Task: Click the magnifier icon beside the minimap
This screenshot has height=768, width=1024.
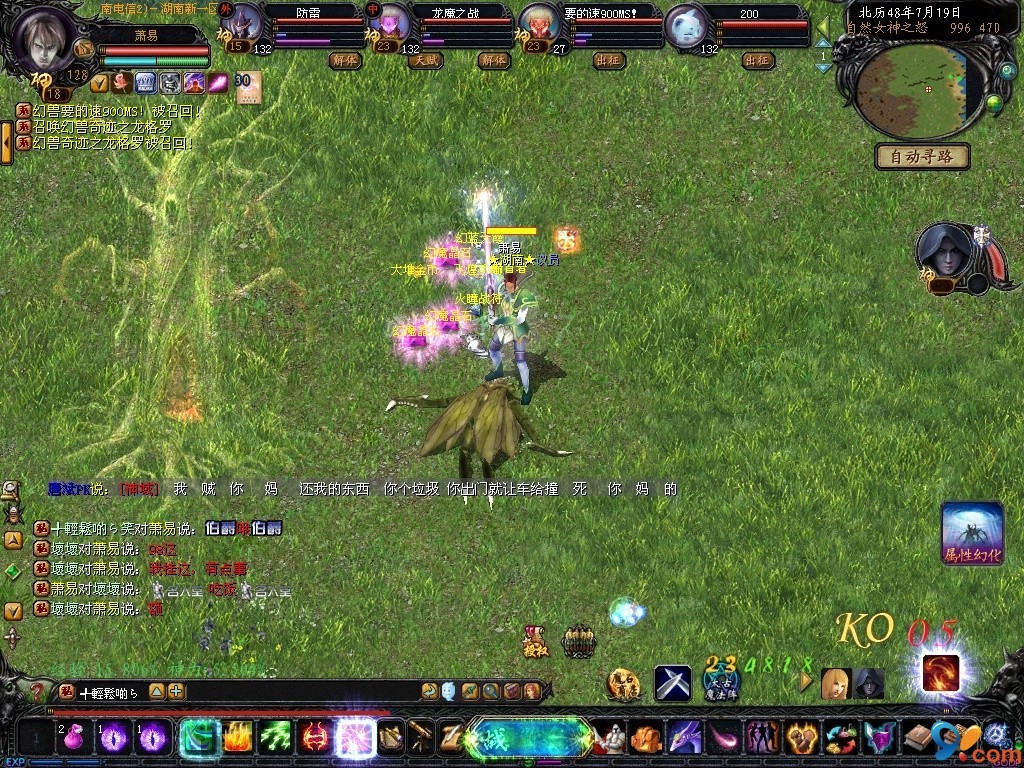Action: pos(1006,71)
